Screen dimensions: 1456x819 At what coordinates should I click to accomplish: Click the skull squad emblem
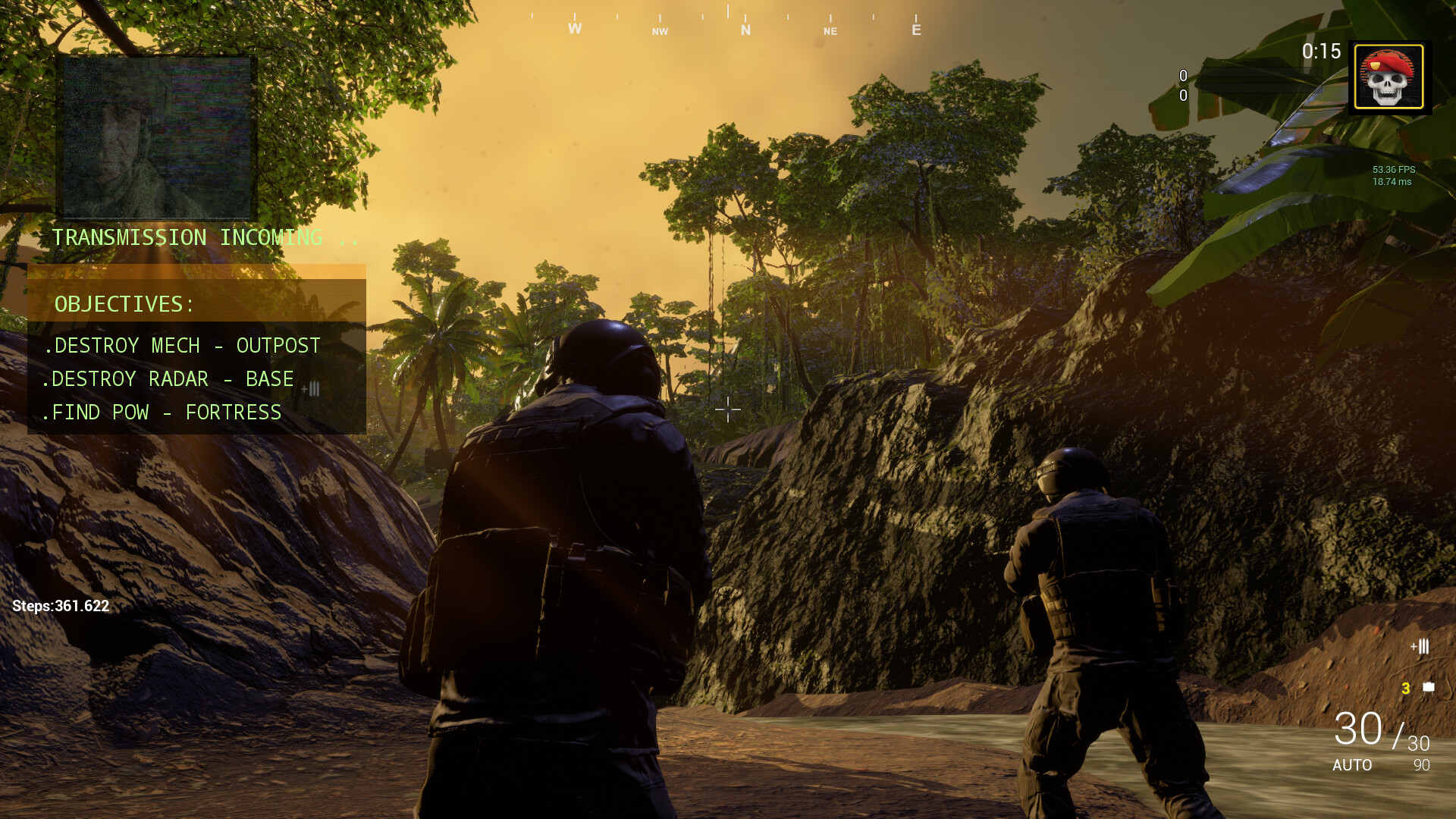(1389, 77)
